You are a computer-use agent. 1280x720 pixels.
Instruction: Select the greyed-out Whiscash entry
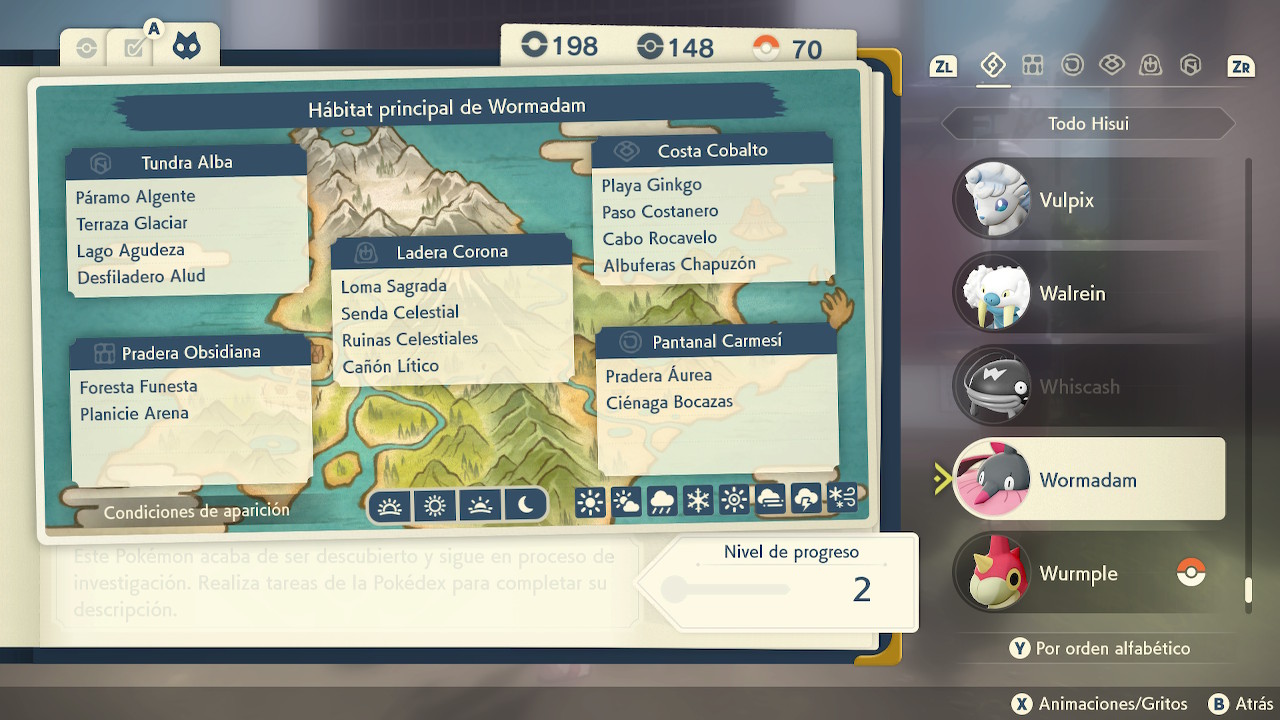[x=1088, y=387]
